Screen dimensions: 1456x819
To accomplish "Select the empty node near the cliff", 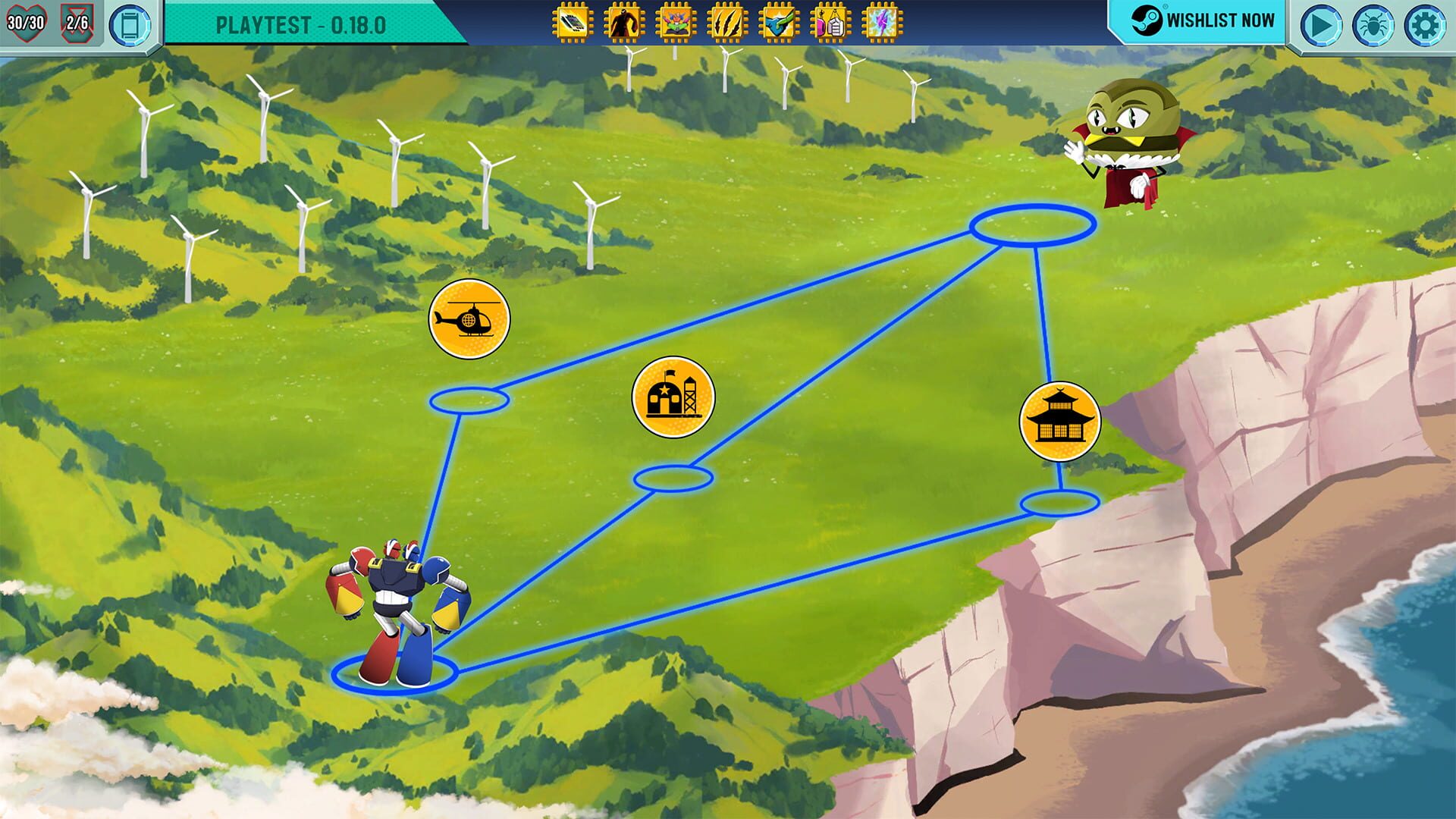I will coord(1062,502).
